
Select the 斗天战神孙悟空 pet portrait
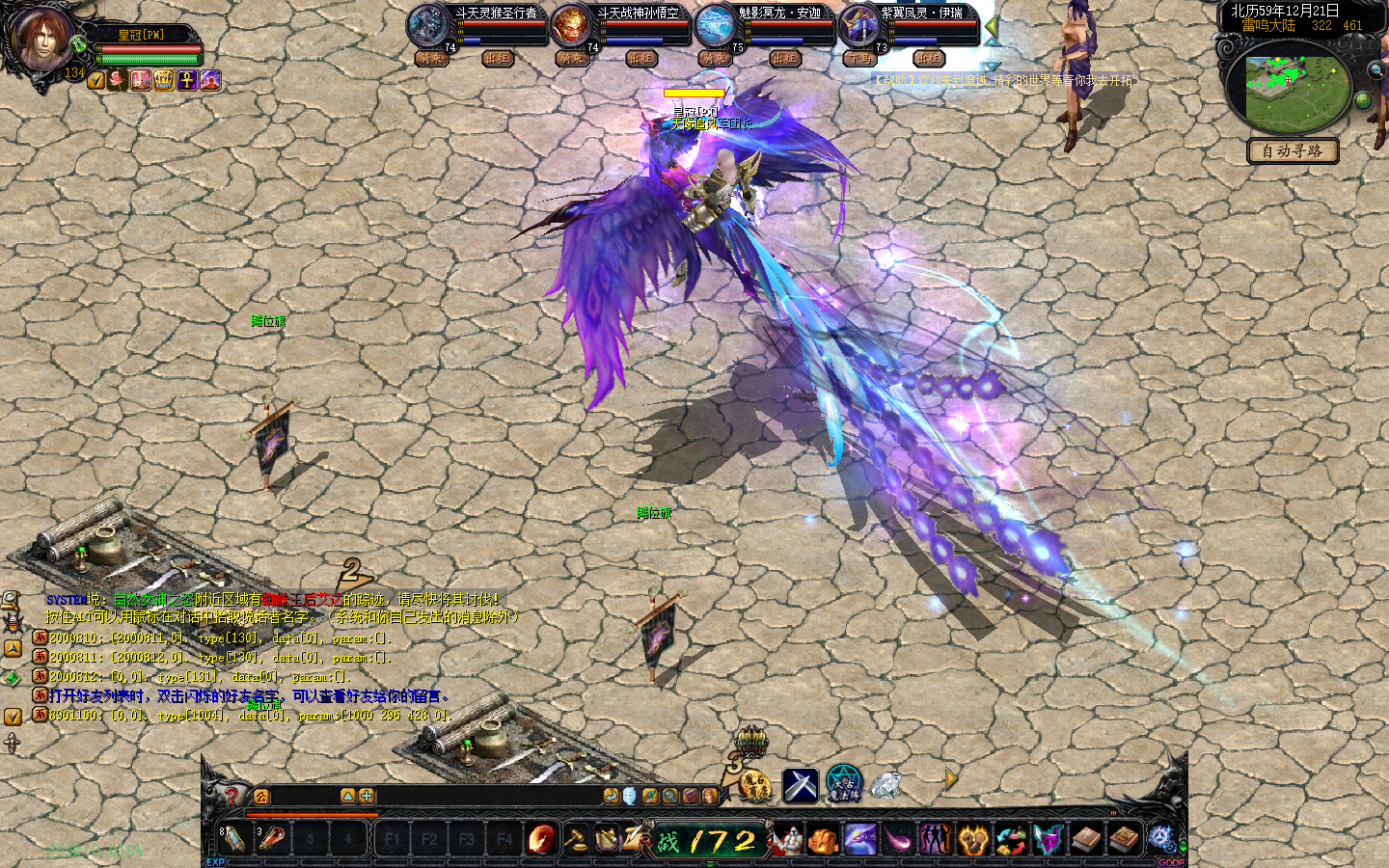(570, 26)
